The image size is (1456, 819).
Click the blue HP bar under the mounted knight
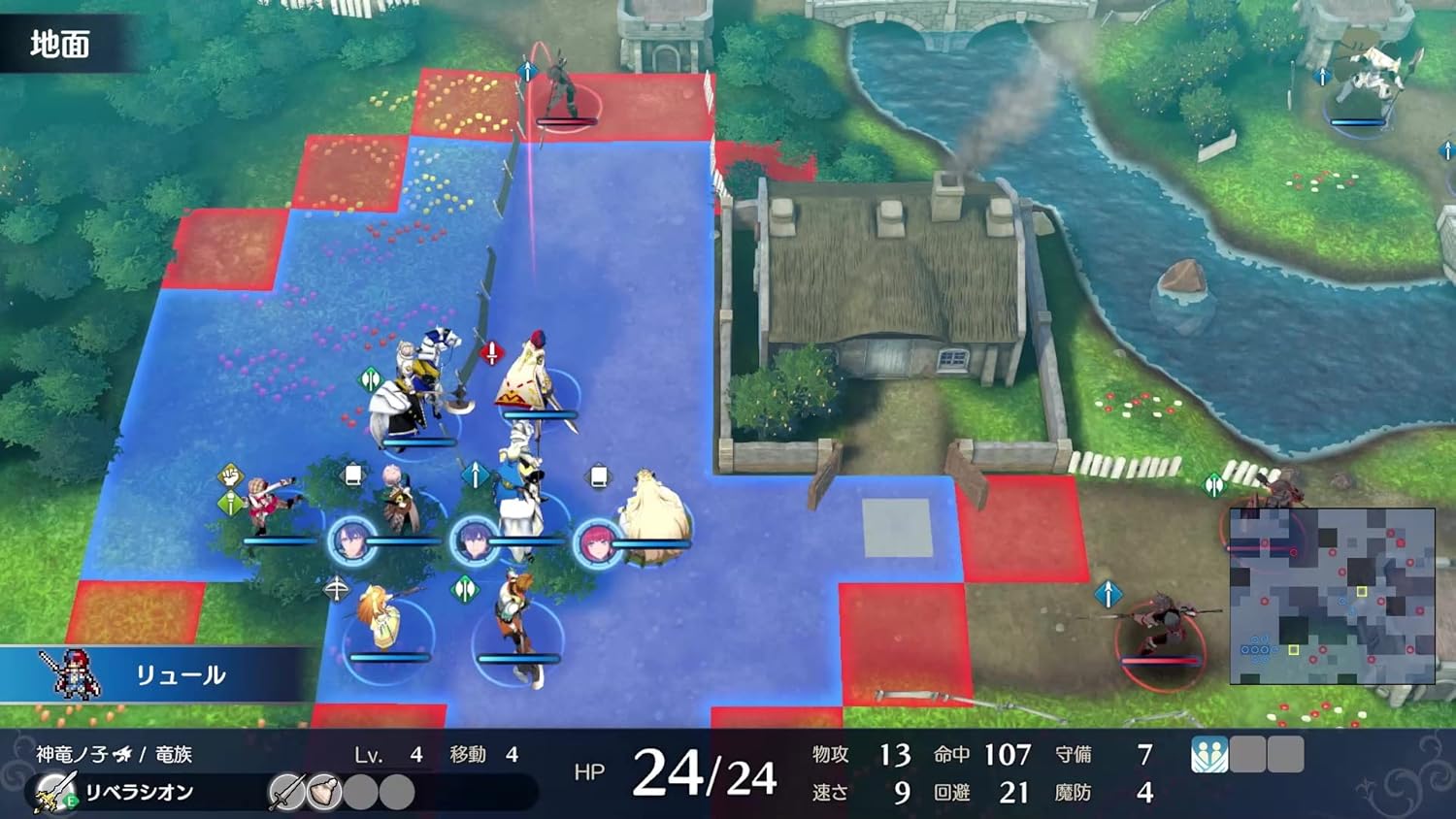(x=418, y=441)
